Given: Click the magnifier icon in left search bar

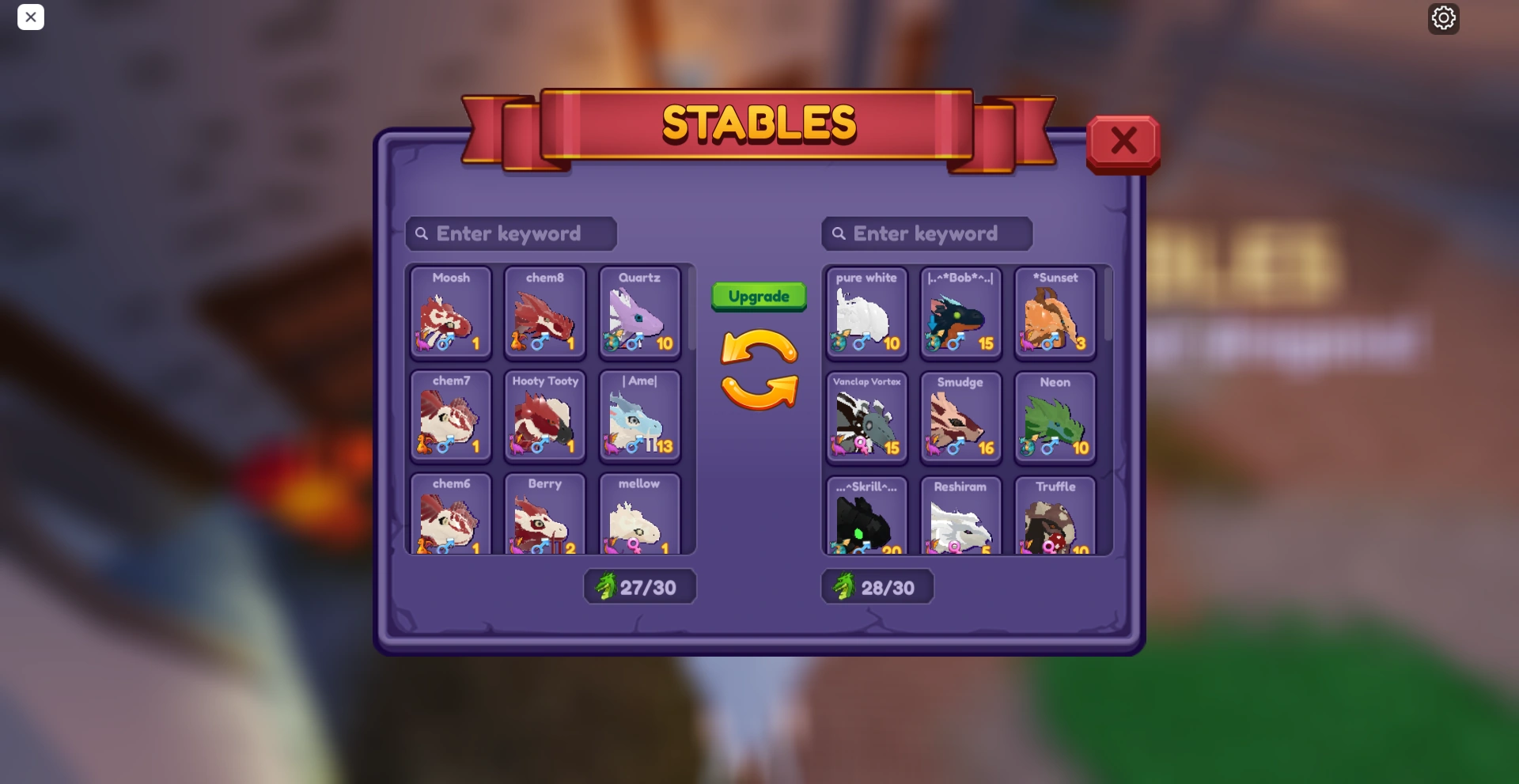Looking at the screenshot, I should (423, 233).
